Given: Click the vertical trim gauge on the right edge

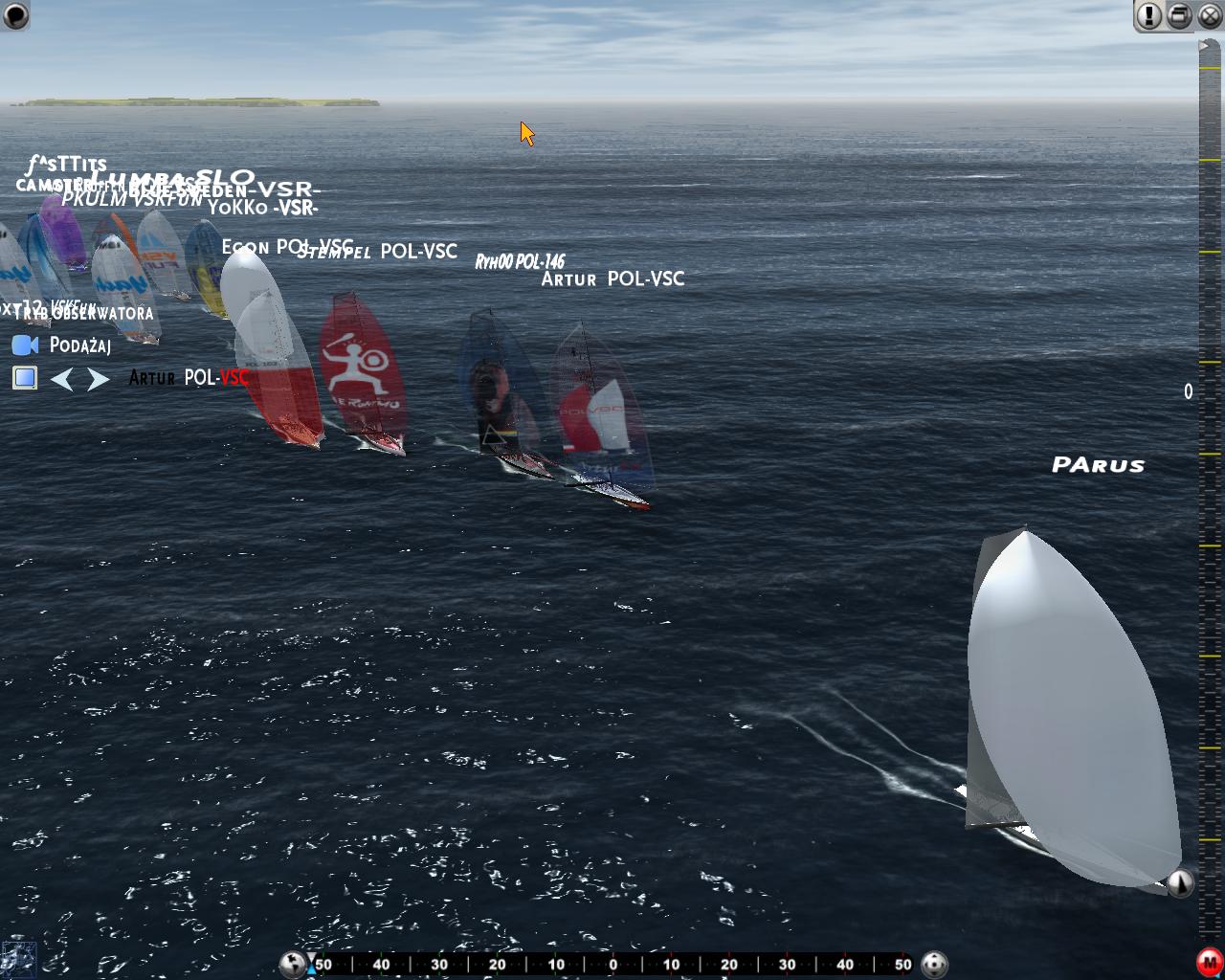Looking at the screenshot, I should pyautogui.click(x=1210, y=479).
